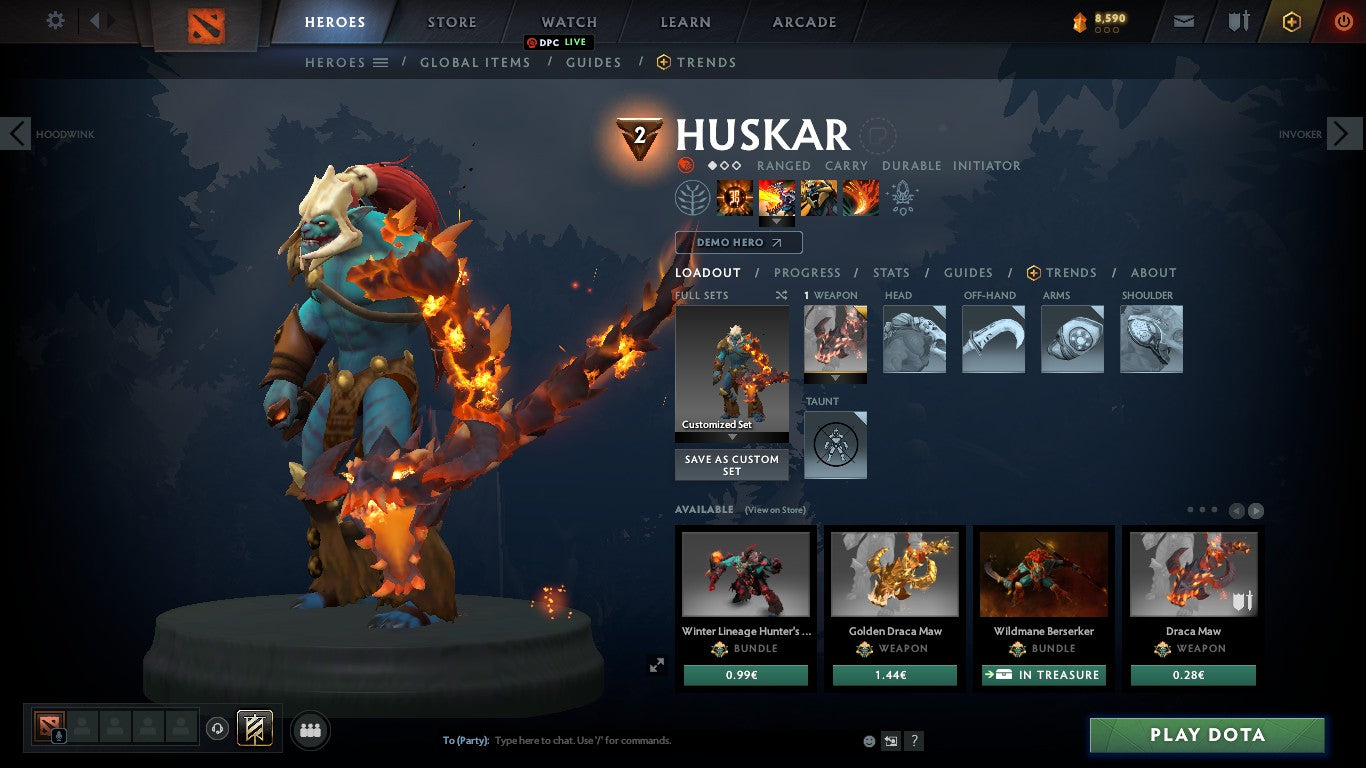
Task: Select the Golden Draca Maw weapon thumbnail
Action: (894, 572)
